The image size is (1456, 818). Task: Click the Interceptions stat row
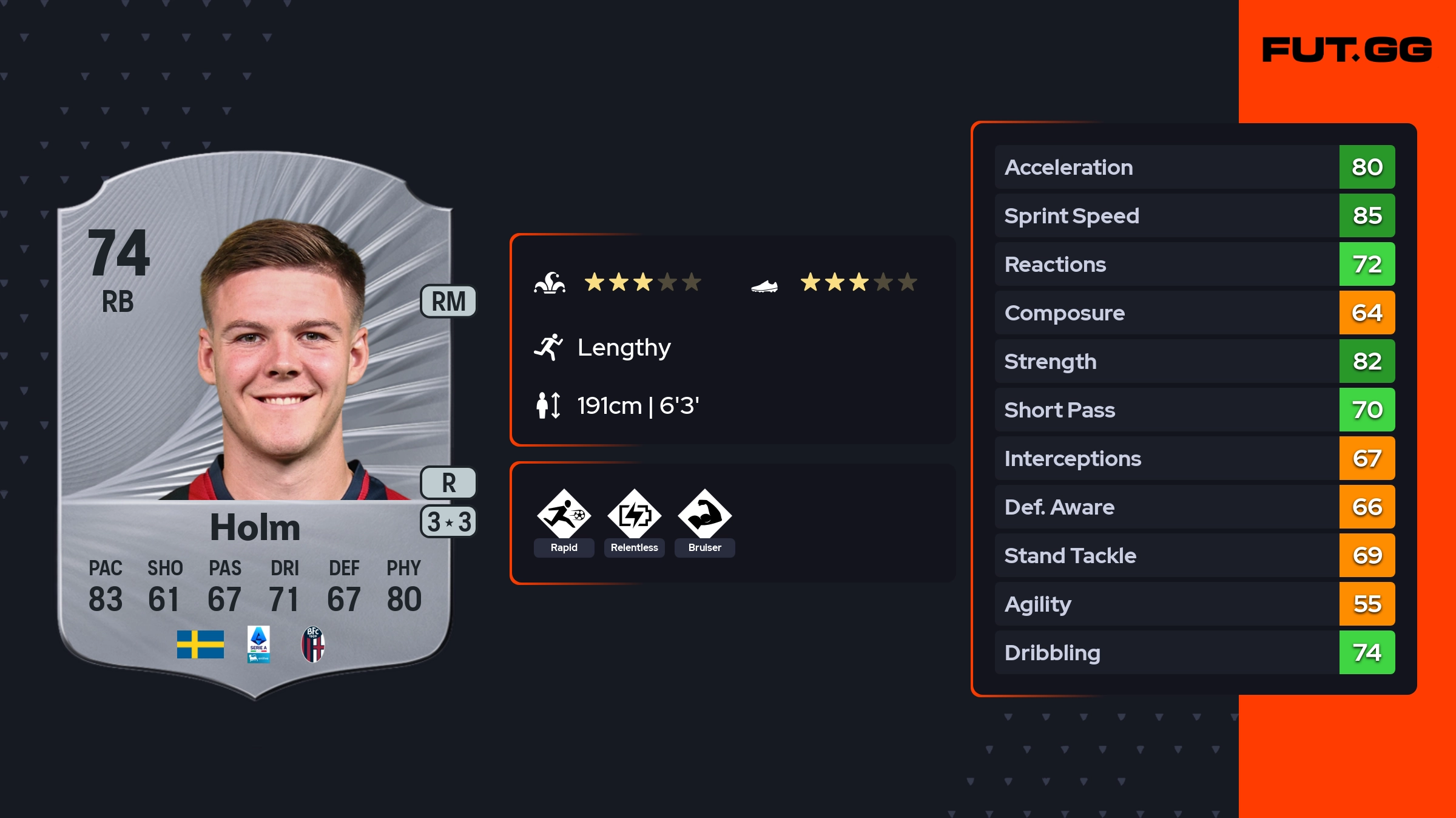(x=1194, y=458)
